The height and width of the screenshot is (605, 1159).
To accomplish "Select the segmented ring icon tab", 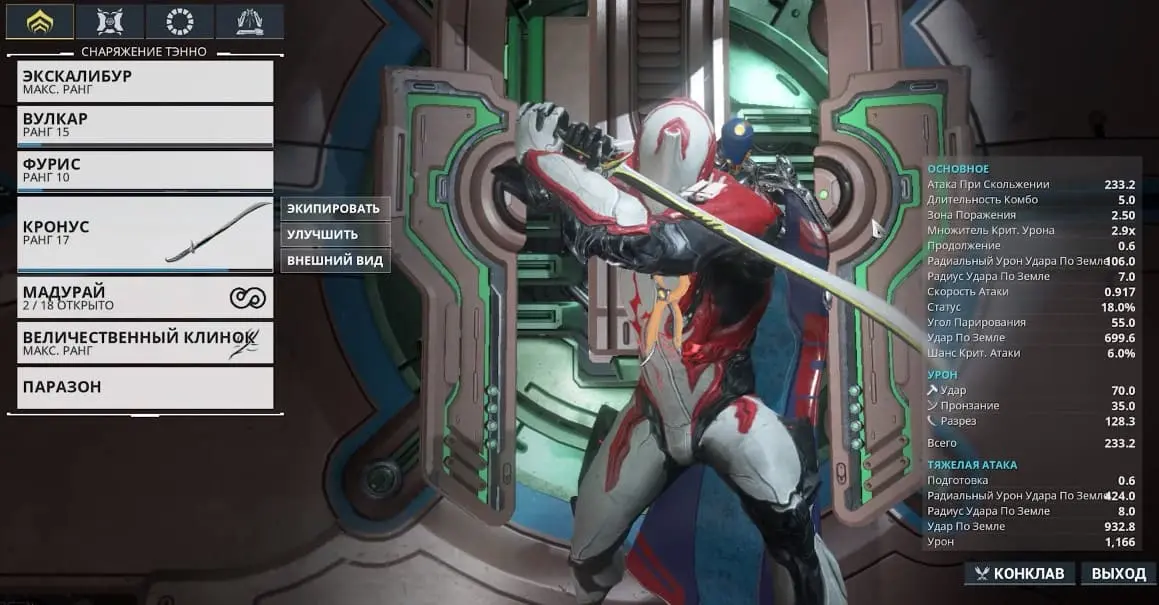I will click(179, 20).
